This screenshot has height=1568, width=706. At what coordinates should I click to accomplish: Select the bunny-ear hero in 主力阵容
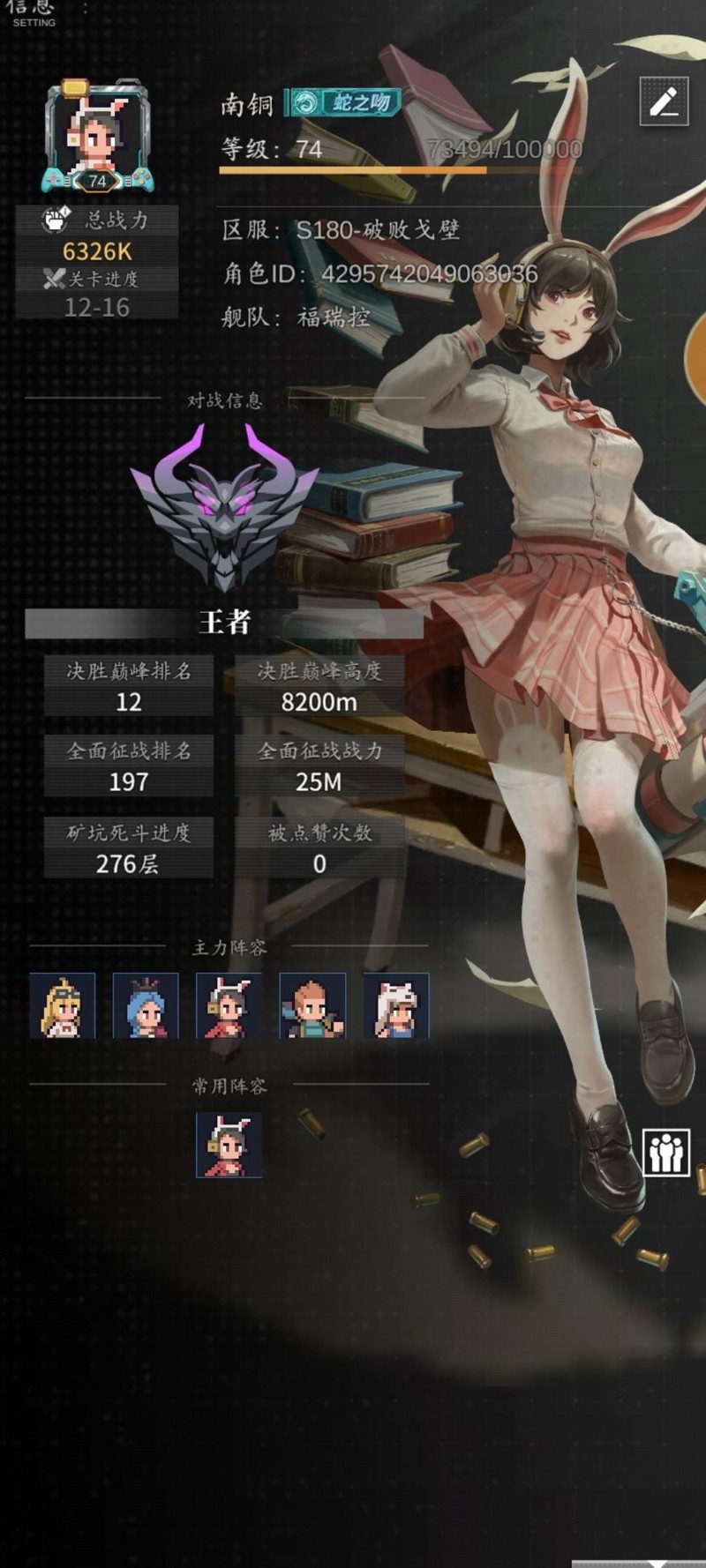pyautogui.click(x=229, y=1005)
